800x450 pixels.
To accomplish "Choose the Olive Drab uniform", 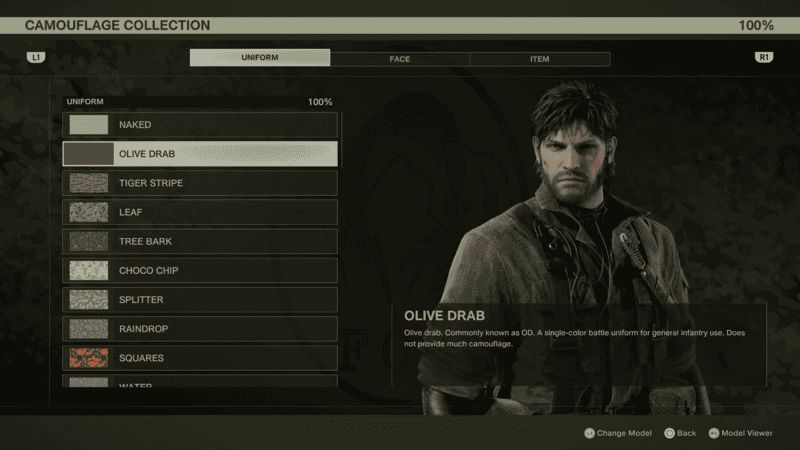I will pyautogui.click(x=200, y=154).
